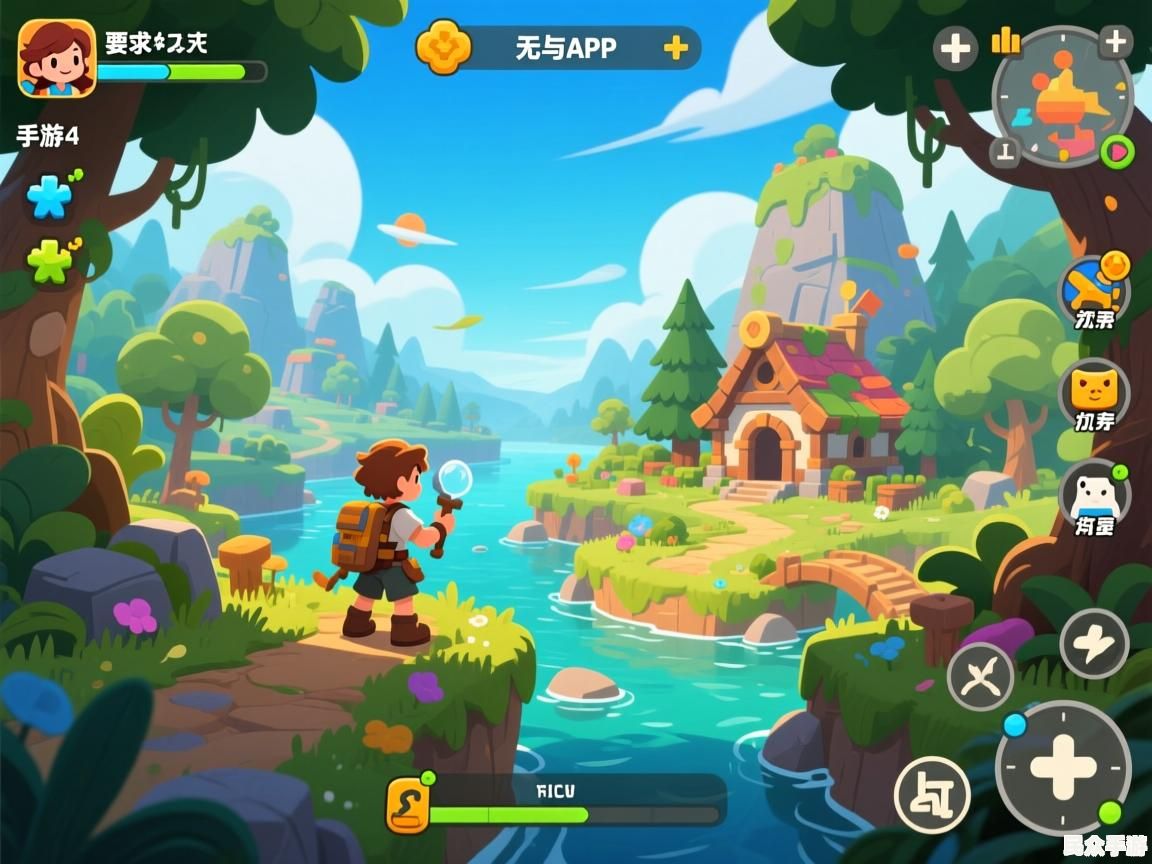Click the green ring pink arrow button
Screen dimensions: 1152x864
(1117, 152)
